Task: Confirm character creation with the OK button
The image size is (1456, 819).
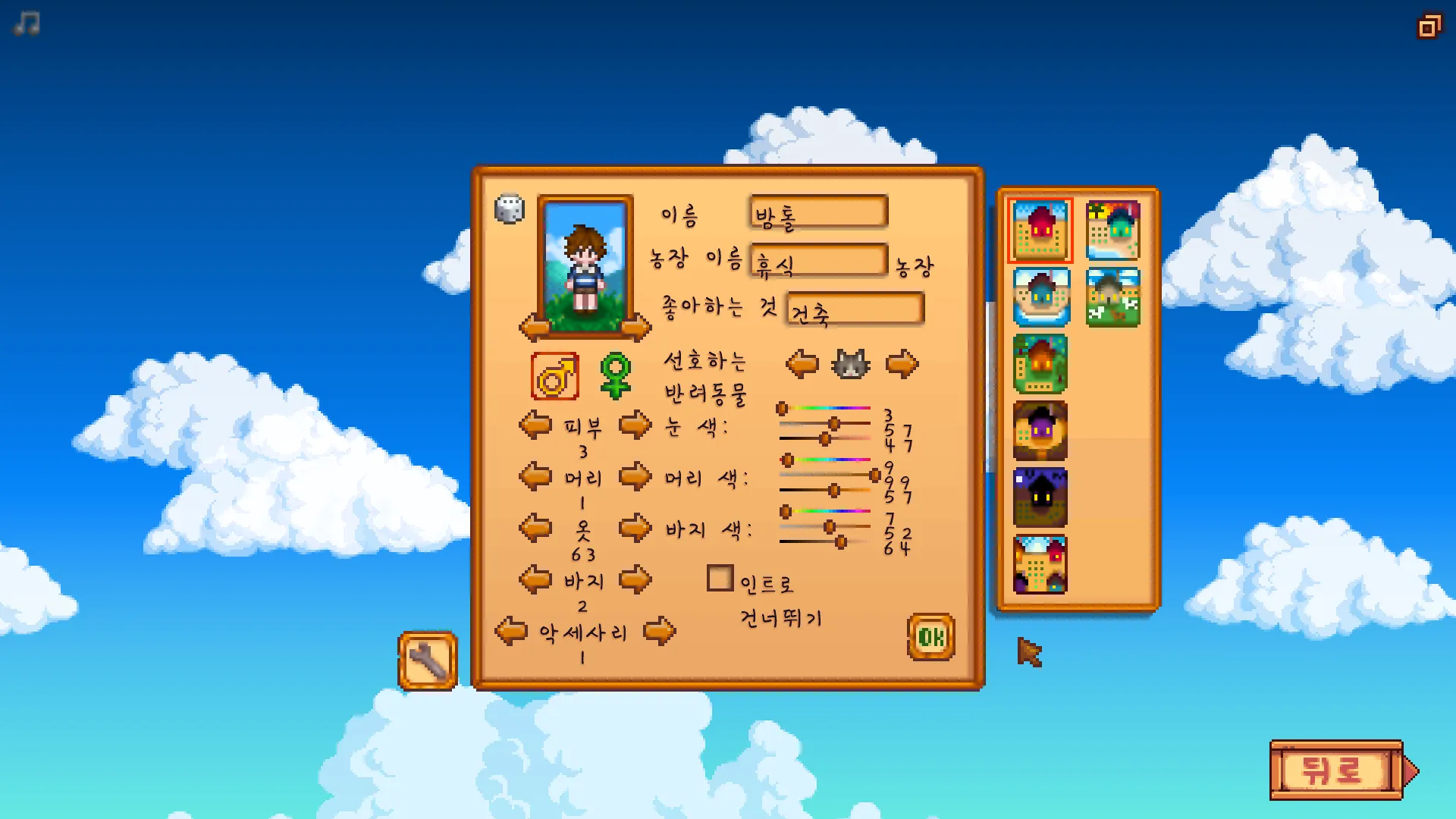Action: (x=930, y=637)
